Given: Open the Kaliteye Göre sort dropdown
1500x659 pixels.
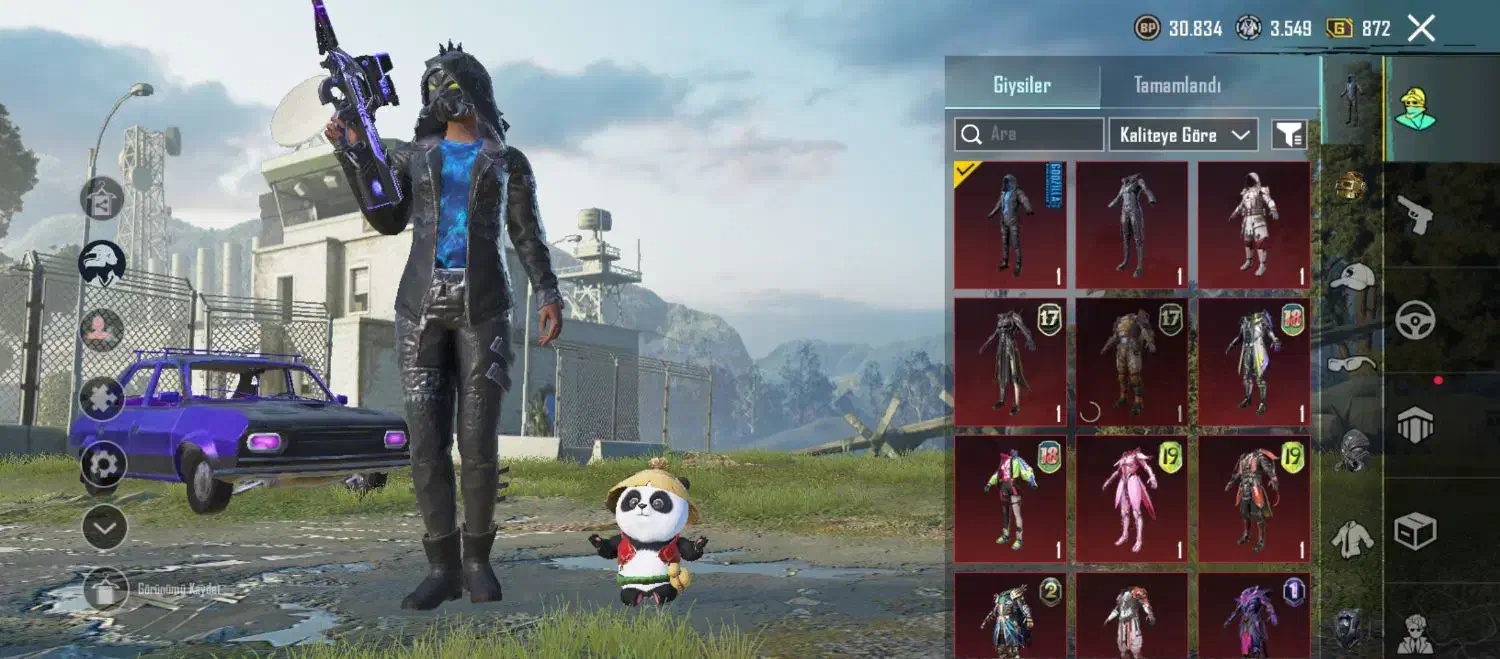Looking at the screenshot, I should (1183, 134).
